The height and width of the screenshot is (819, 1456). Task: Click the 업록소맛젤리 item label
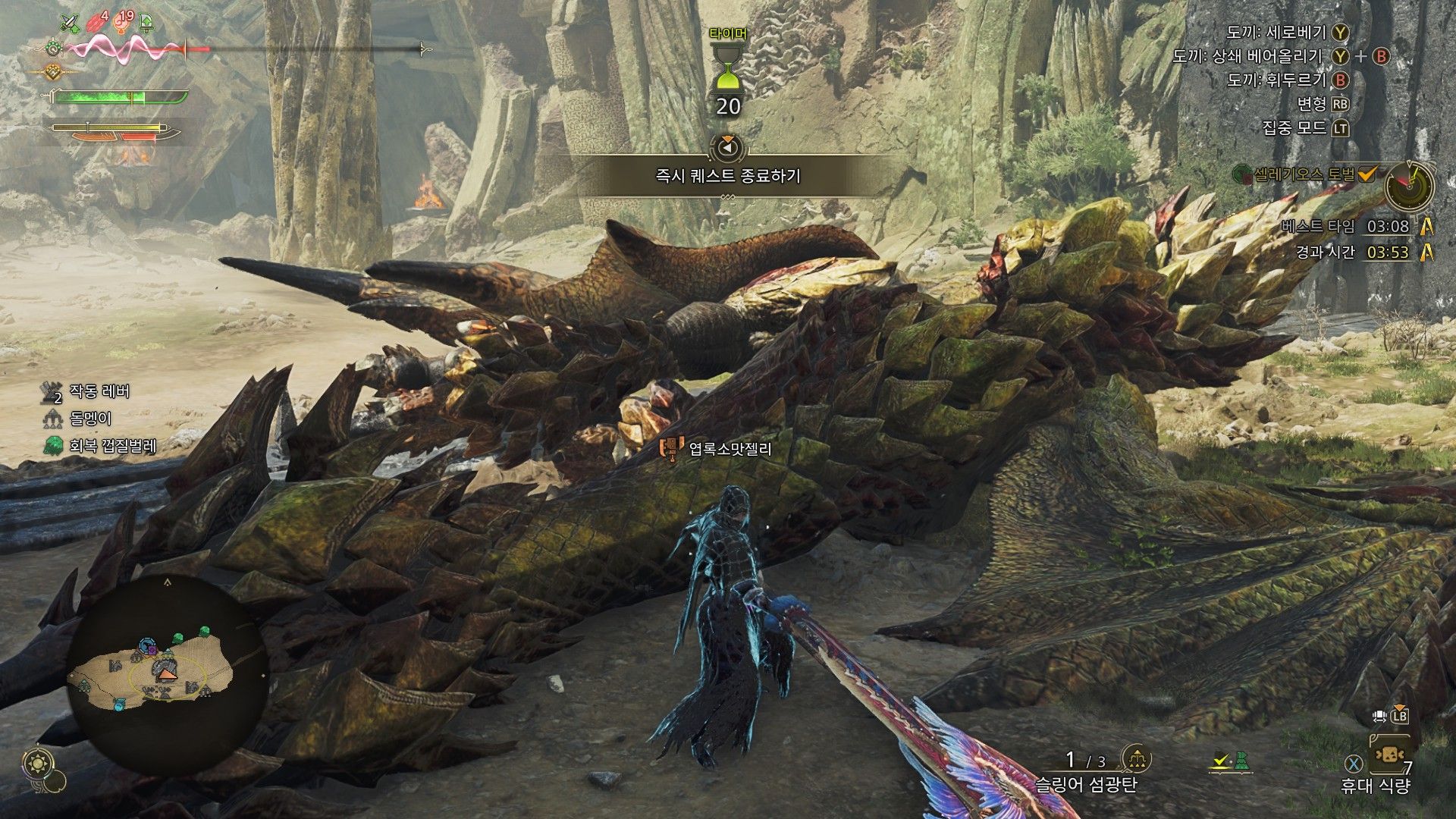[729, 449]
